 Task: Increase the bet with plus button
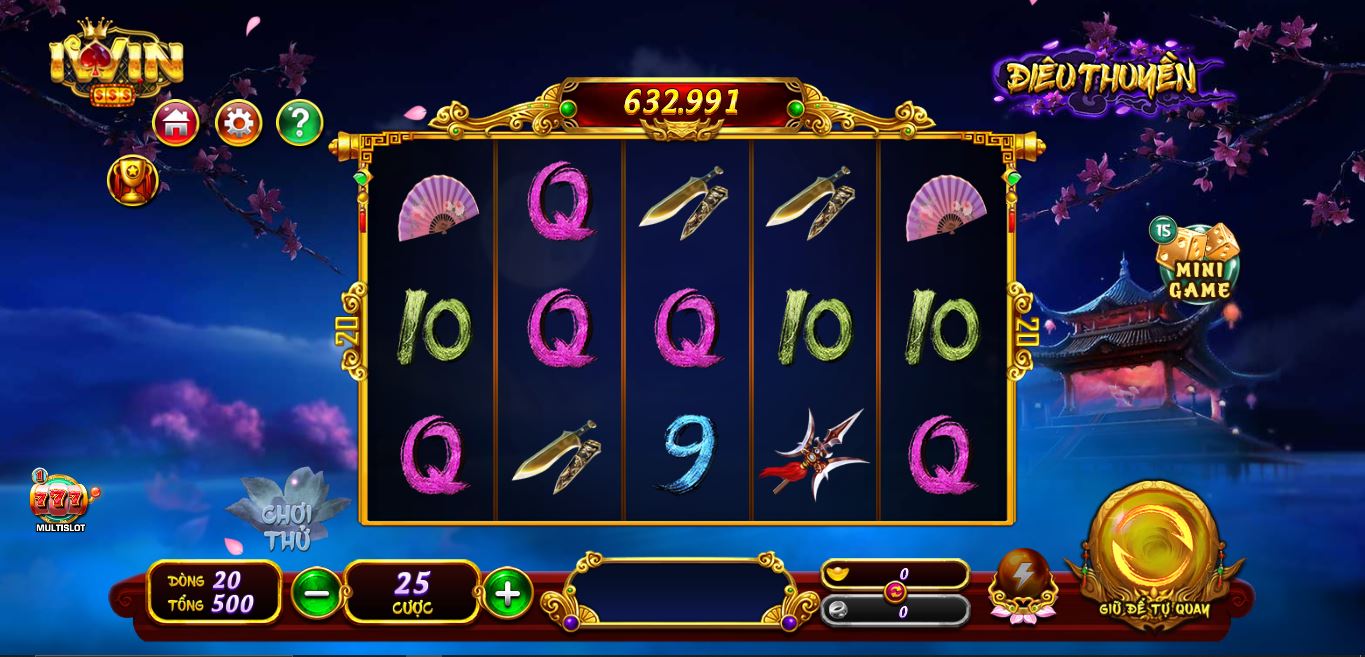[x=507, y=593]
